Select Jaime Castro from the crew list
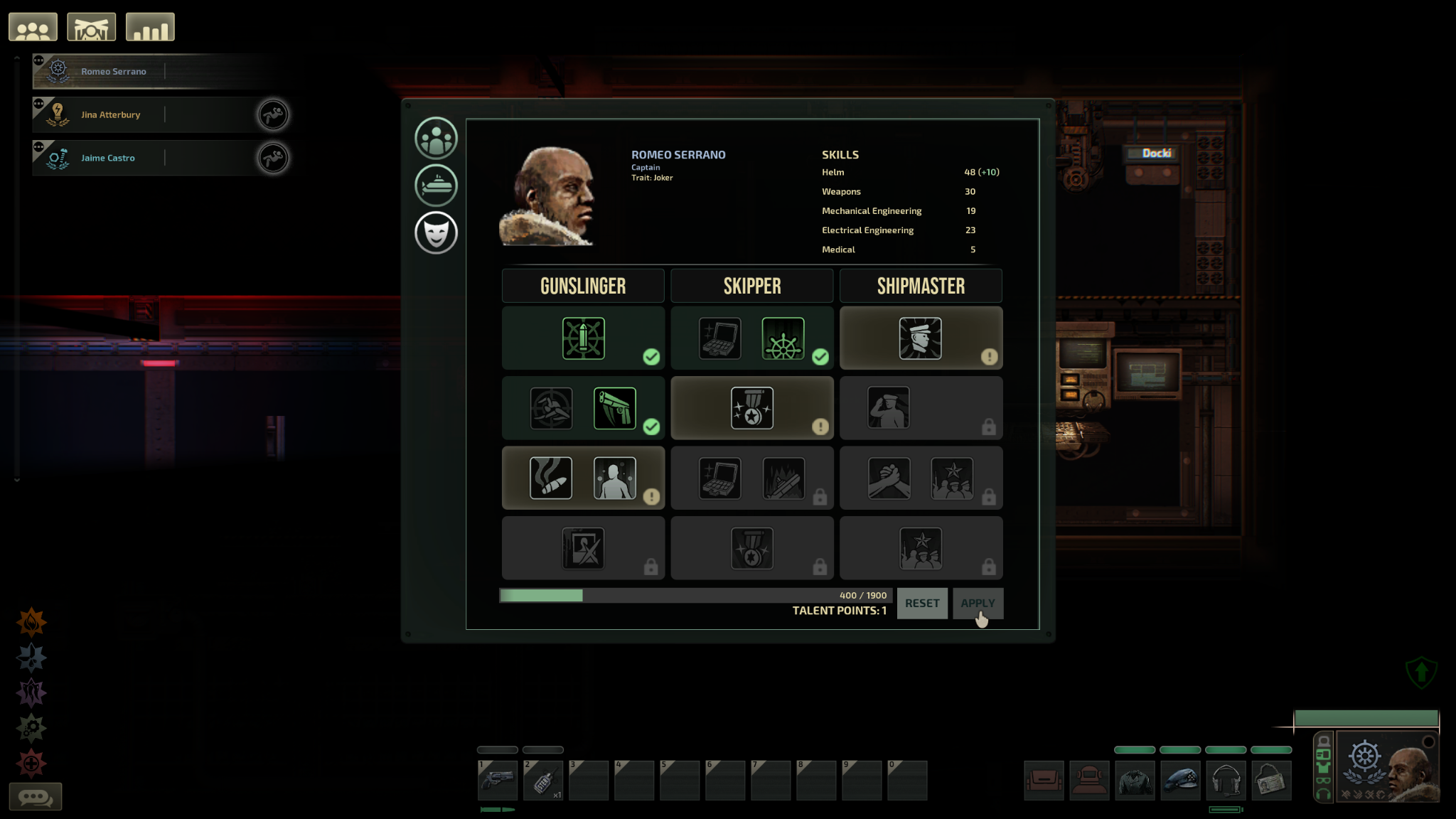 click(x=108, y=158)
